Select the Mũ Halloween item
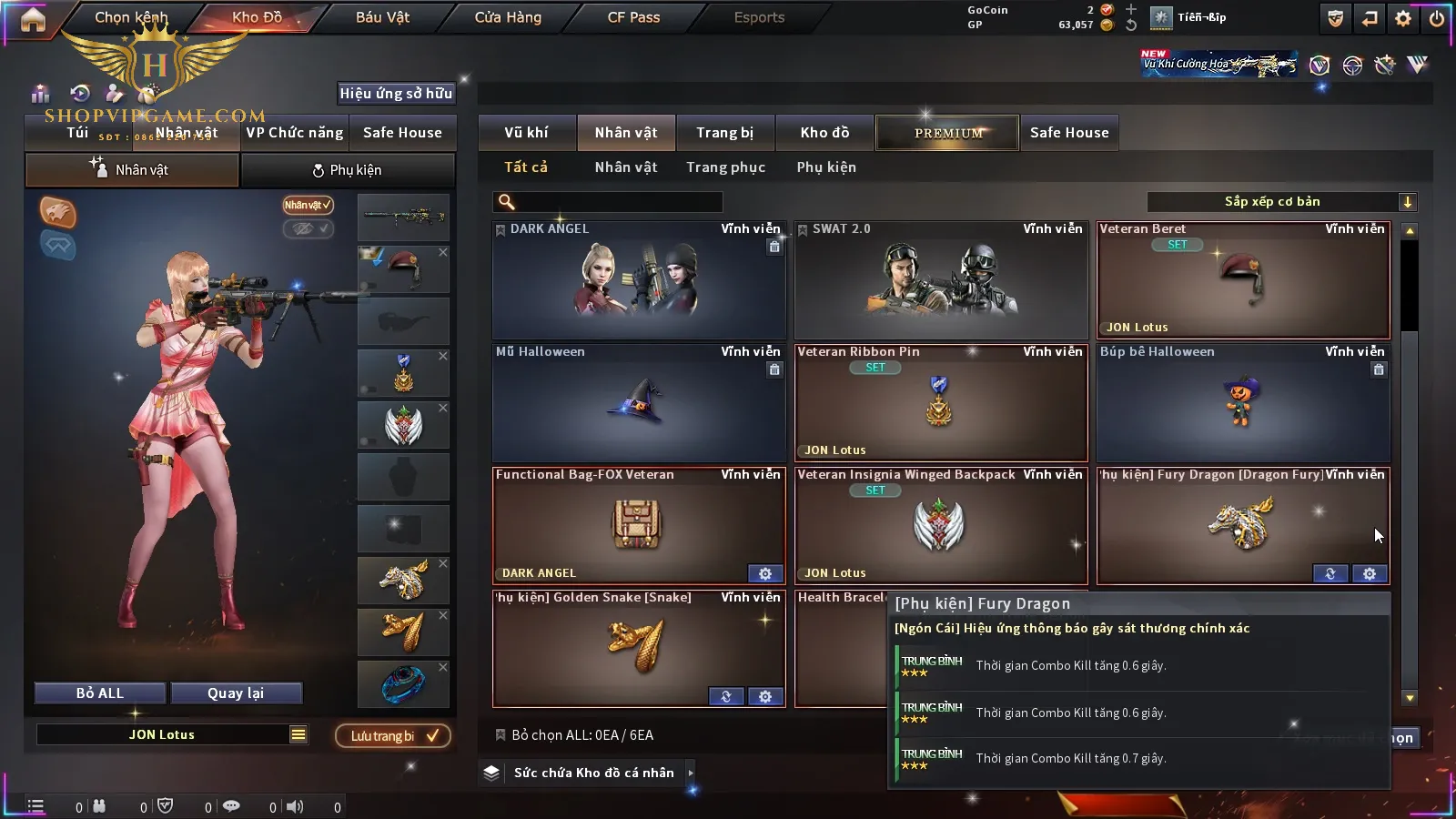The height and width of the screenshot is (819, 1456). click(x=639, y=403)
